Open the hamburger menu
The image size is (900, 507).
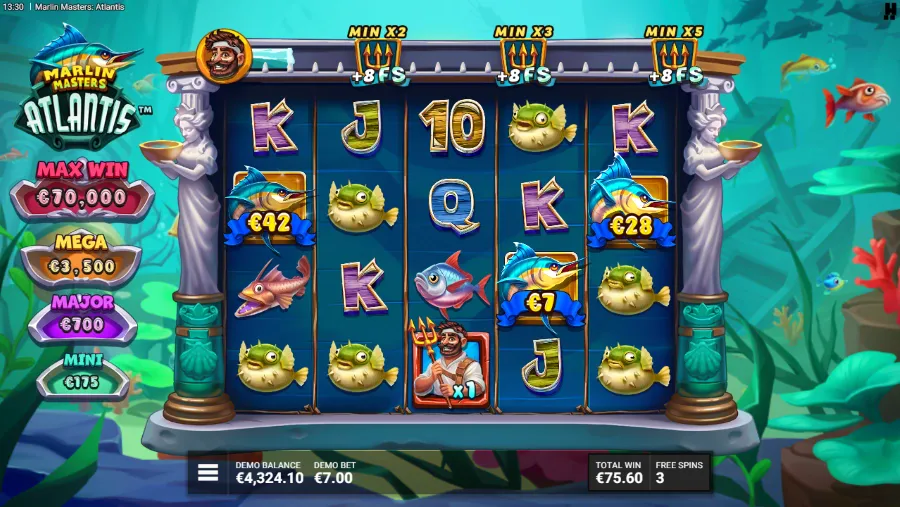click(x=208, y=473)
